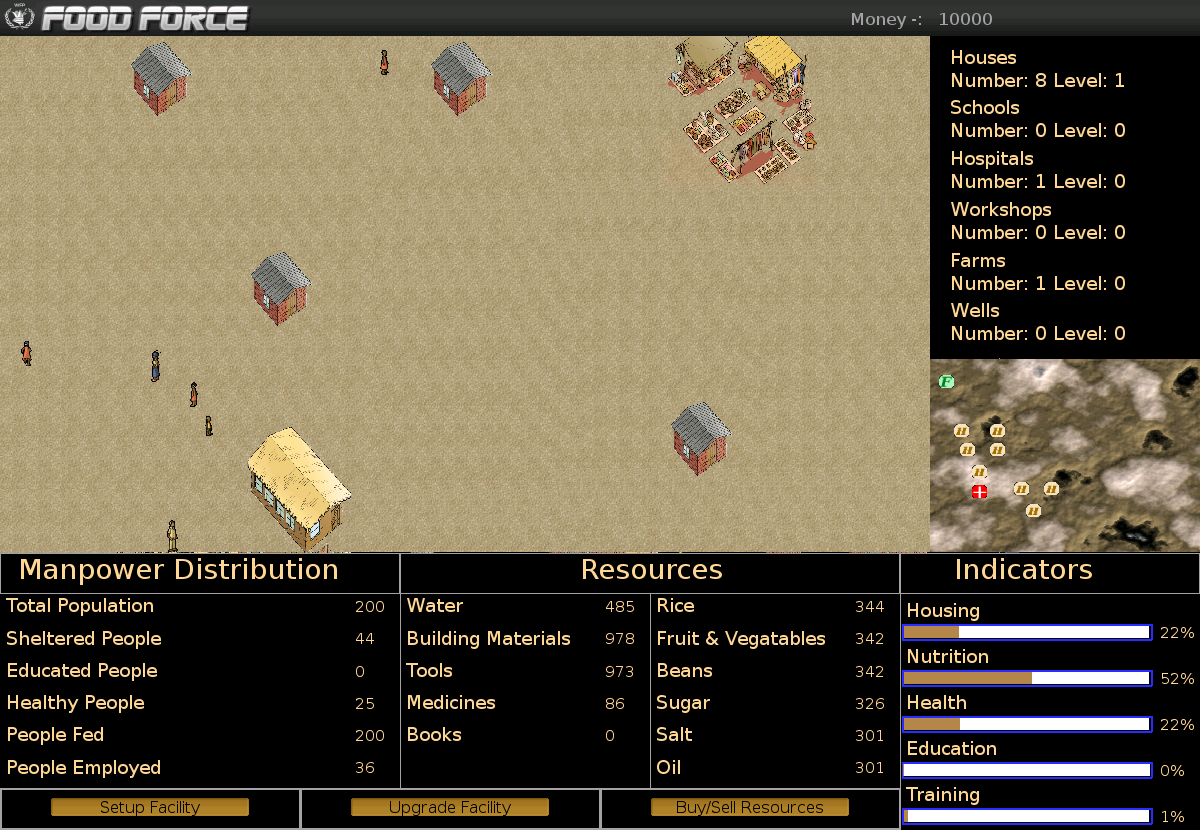This screenshot has width=1200, height=830.
Task: Click the Upgrade Facility button
Action: click(450, 807)
